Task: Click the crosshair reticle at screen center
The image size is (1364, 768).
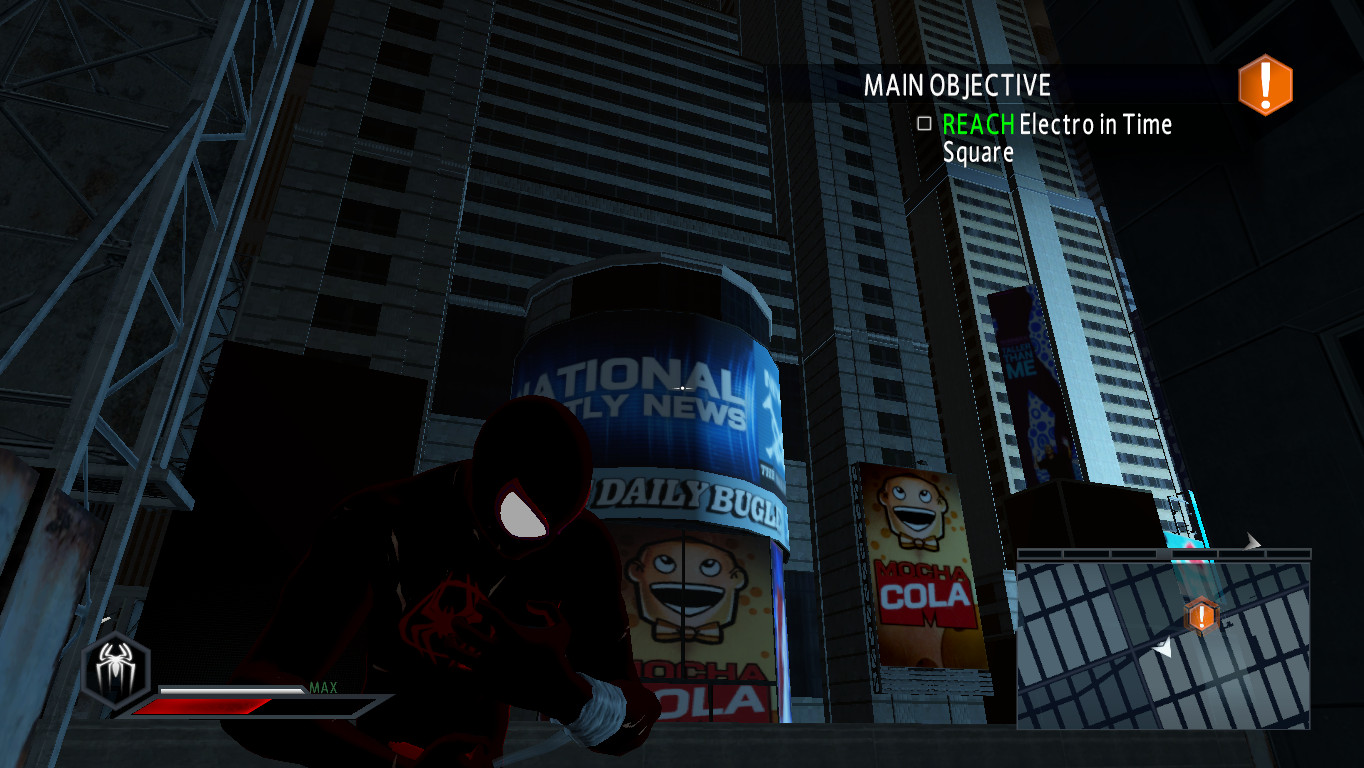Action: pyautogui.click(x=680, y=387)
